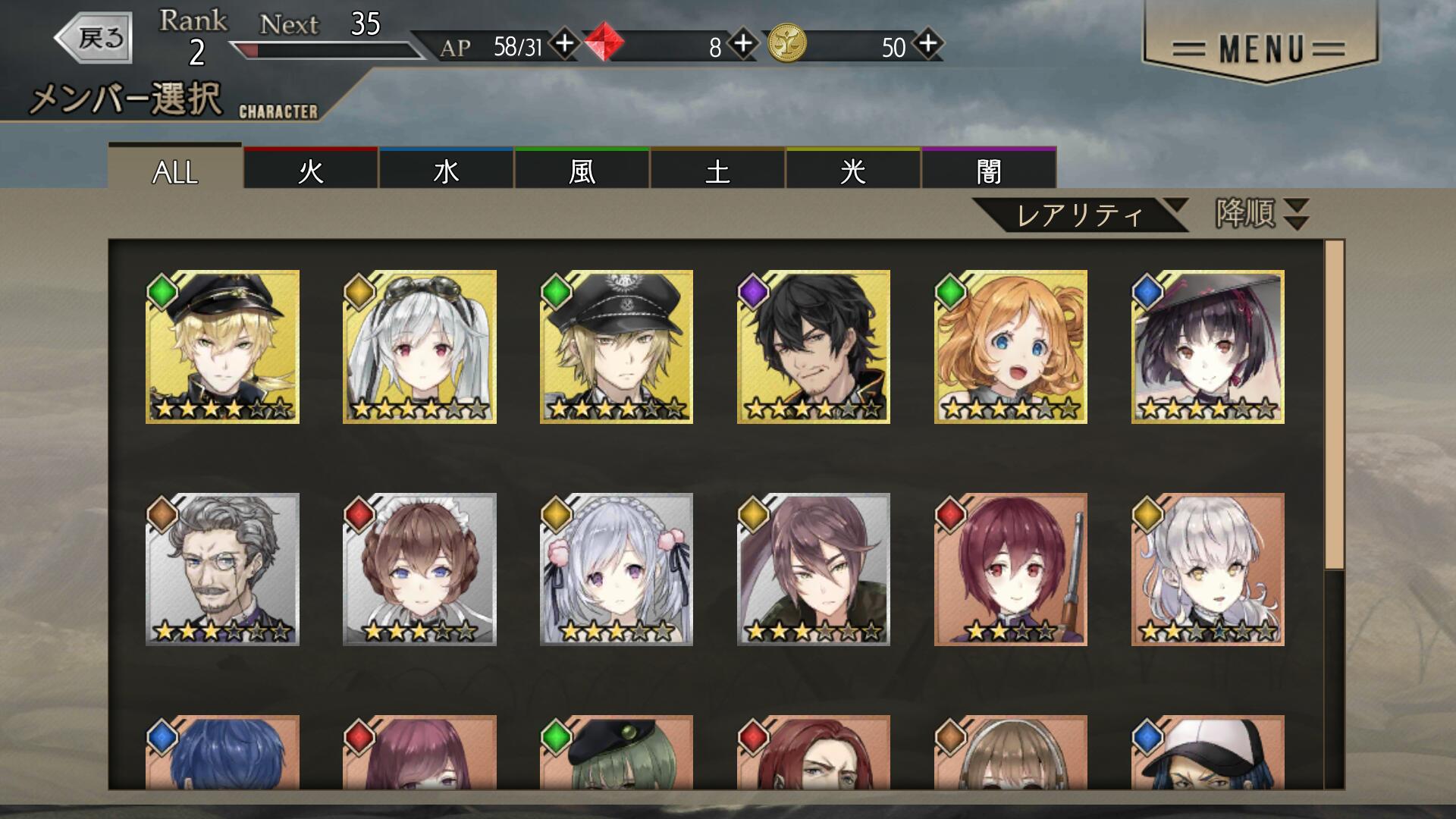Show the 水 water characters tab

(x=446, y=170)
